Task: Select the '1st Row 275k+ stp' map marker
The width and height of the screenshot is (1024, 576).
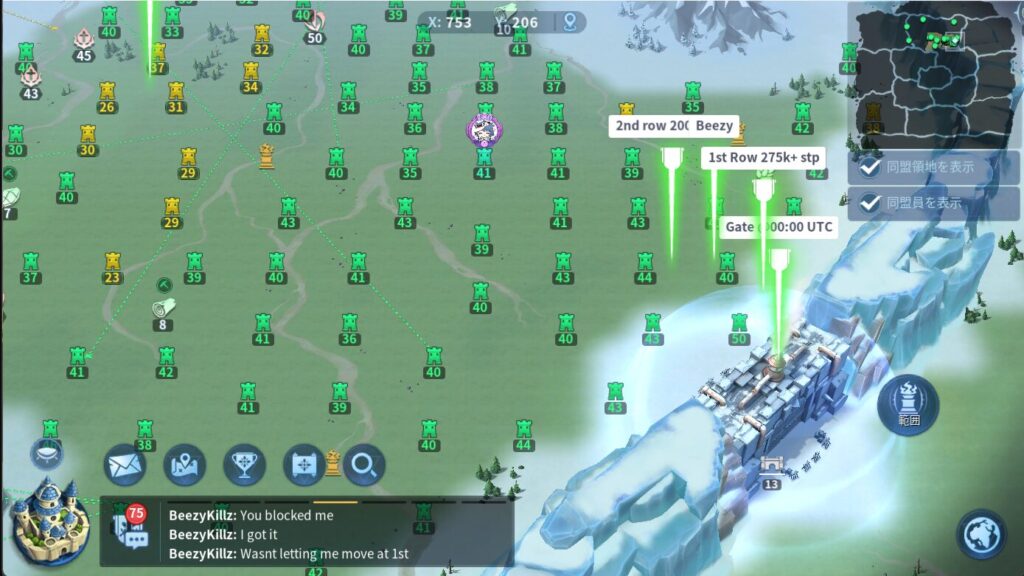Action: tap(764, 157)
